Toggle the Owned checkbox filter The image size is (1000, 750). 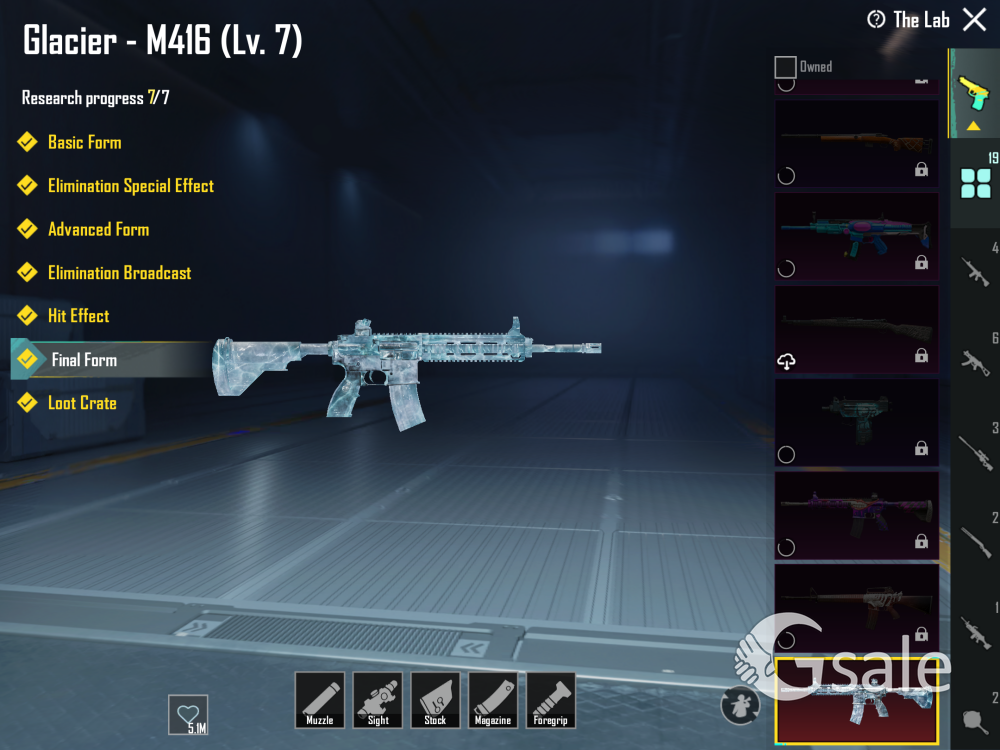pyautogui.click(x=786, y=67)
